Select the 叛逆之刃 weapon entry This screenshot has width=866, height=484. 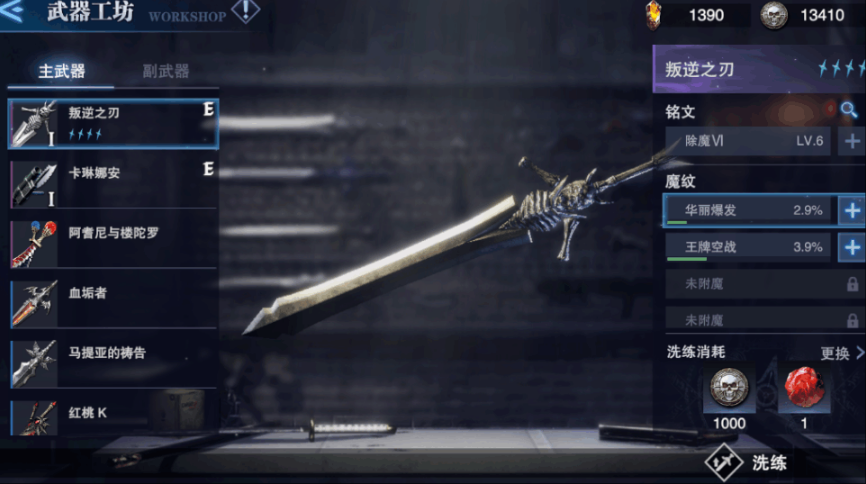pos(112,124)
